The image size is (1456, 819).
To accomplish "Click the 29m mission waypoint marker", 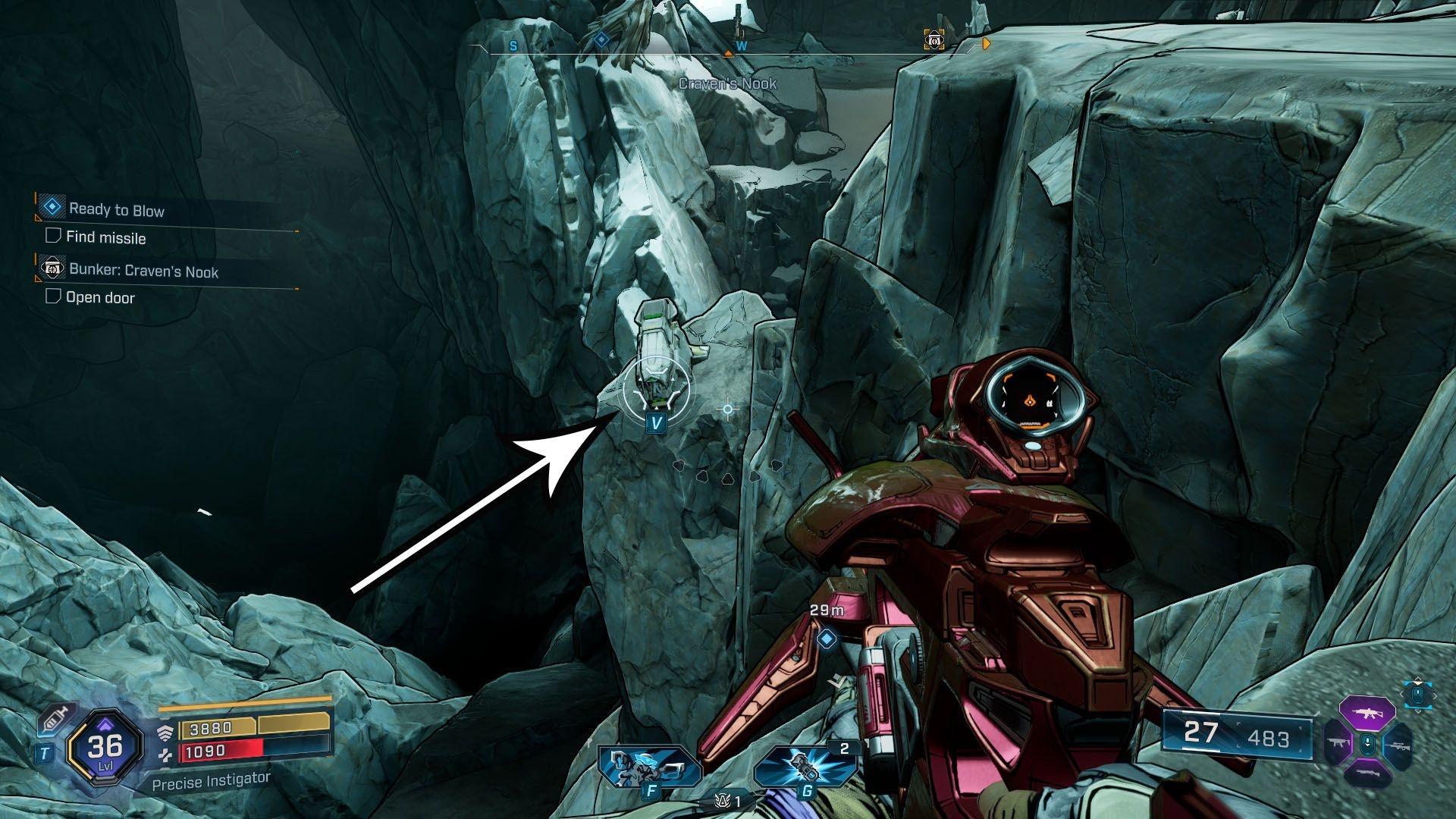I will [x=827, y=639].
